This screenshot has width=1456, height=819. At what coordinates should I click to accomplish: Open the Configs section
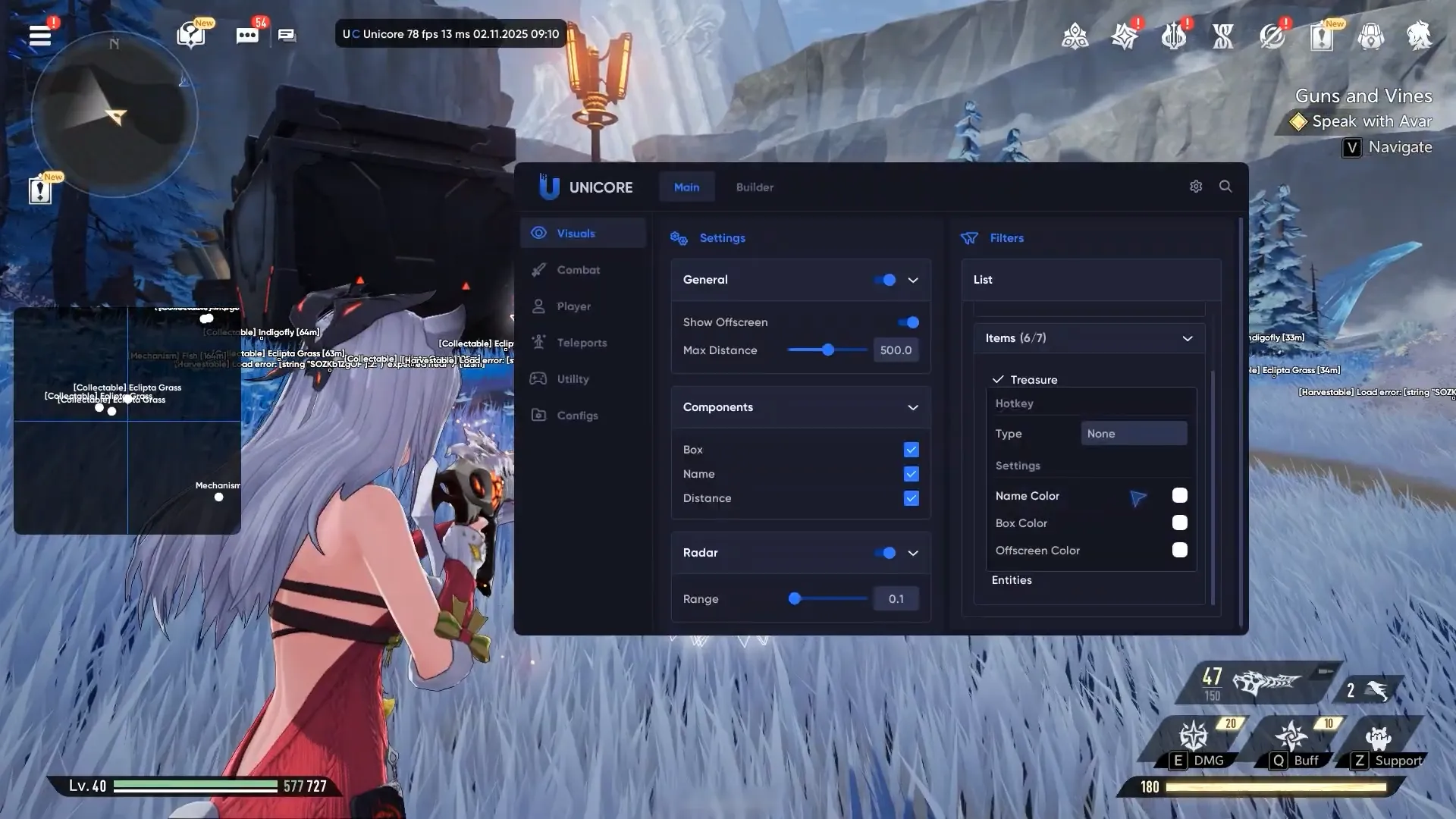pos(577,415)
